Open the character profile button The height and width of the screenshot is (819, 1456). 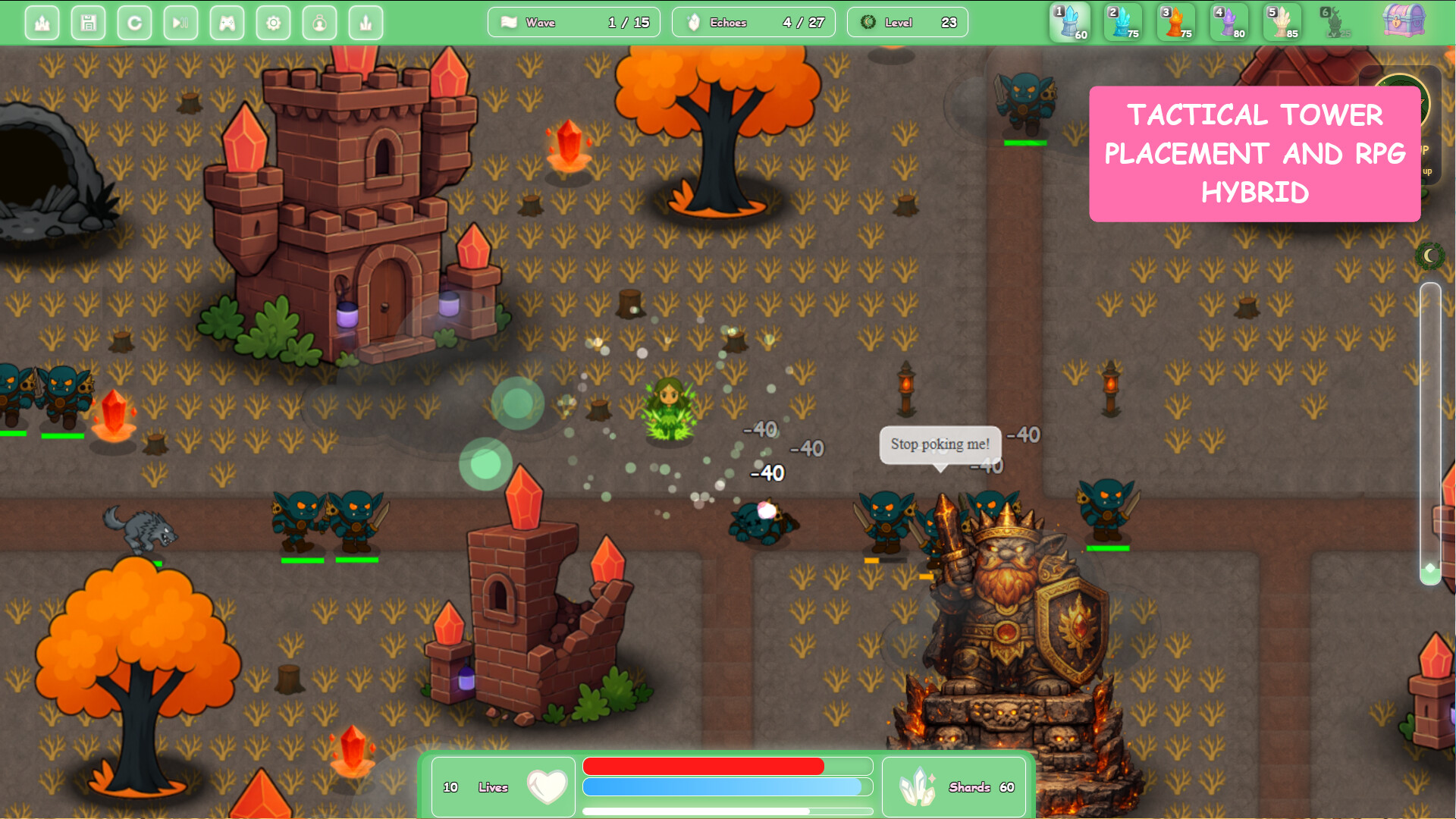[319, 23]
